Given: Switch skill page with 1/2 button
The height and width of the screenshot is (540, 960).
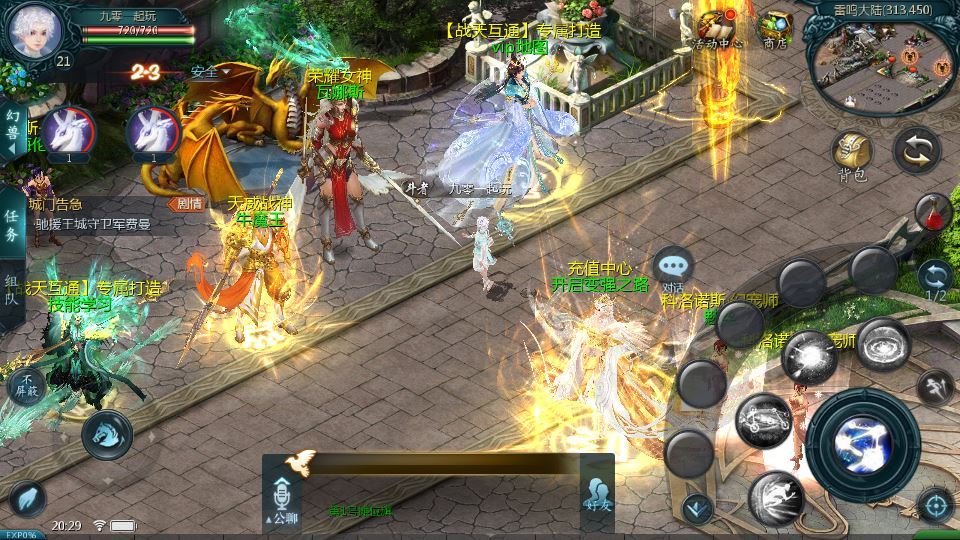Looking at the screenshot, I should [936, 281].
